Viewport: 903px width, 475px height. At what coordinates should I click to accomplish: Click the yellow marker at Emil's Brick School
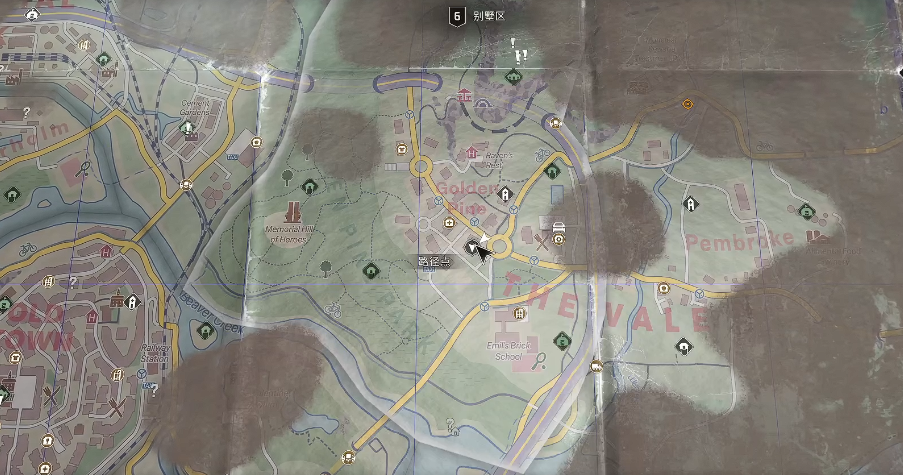[x=518, y=314]
